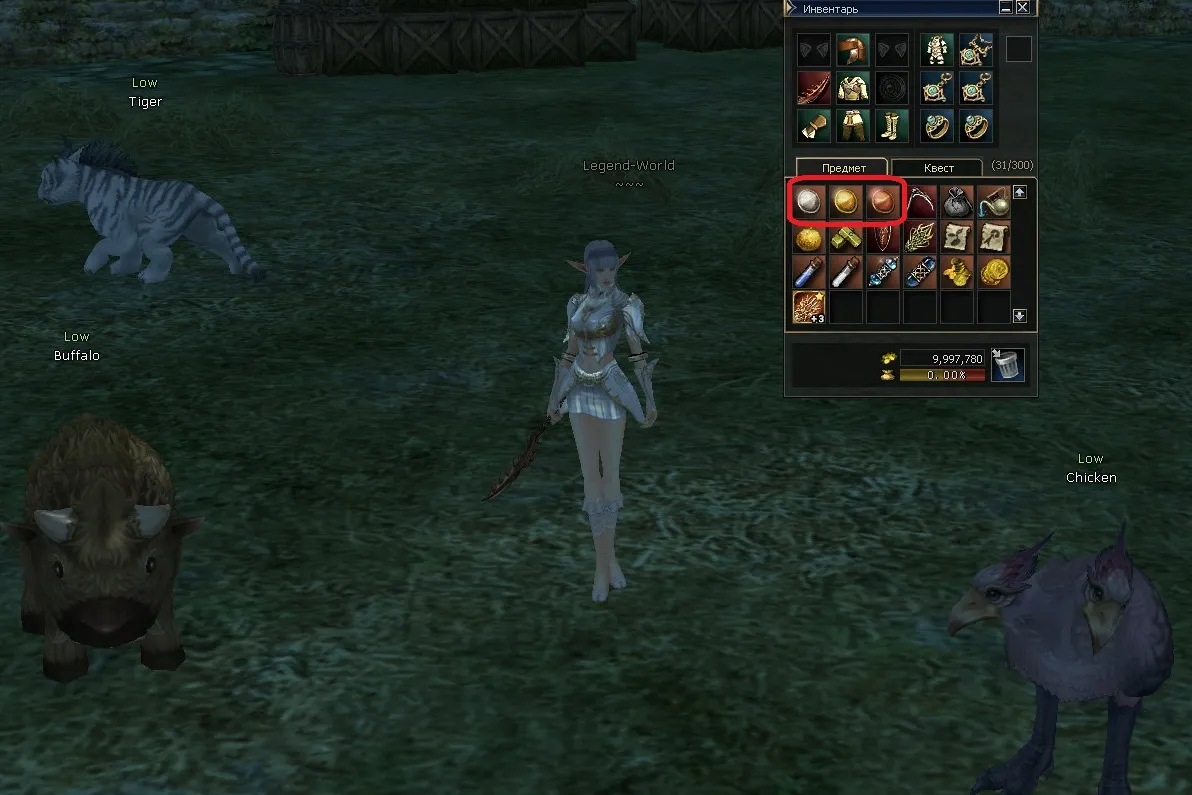1192x795 pixels.
Task: Select the dark grey pouch item
Action: (957, 202)
